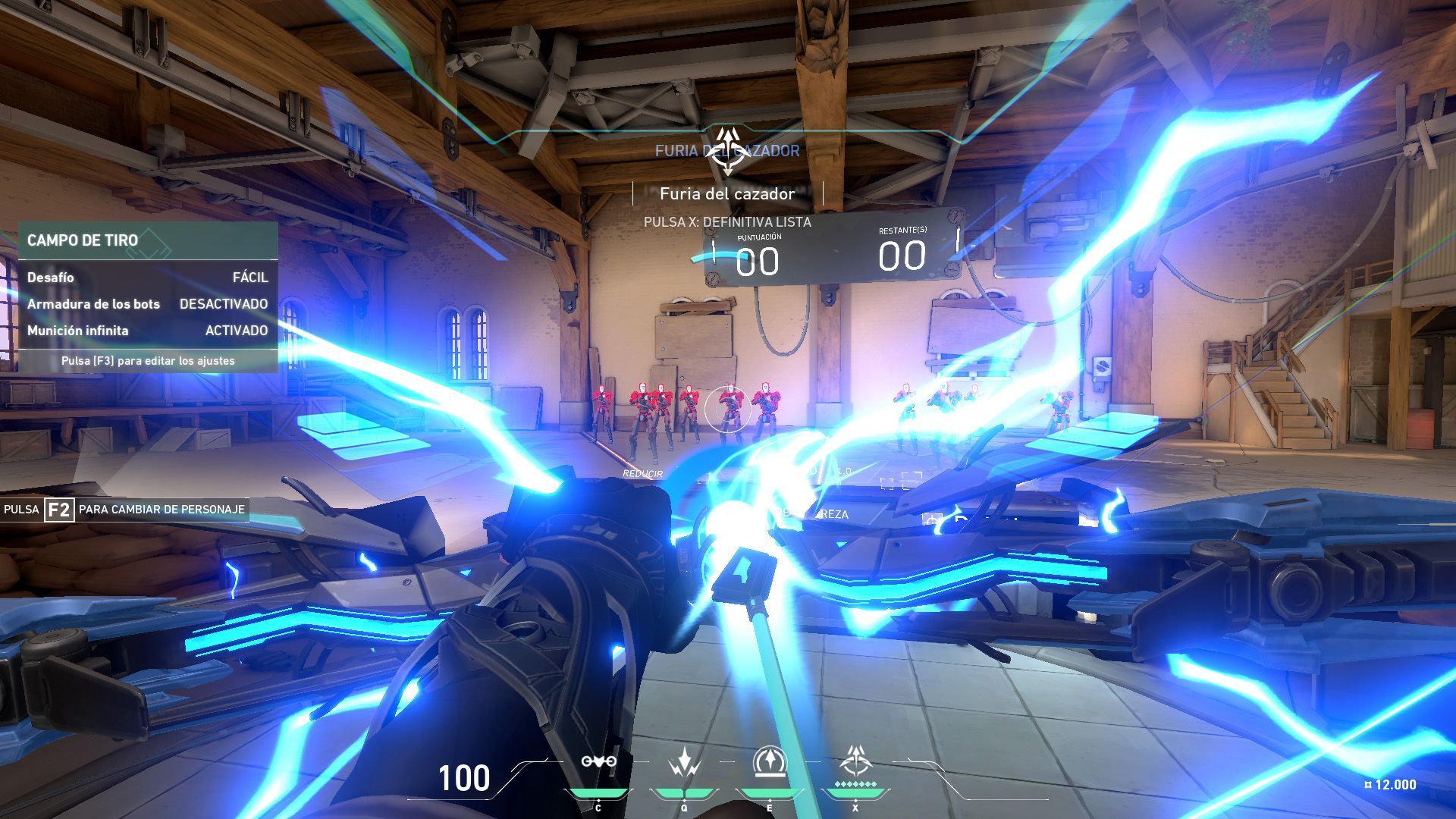Toggle the Munición infinita setting
Image resolution: width=1456 pixels, height=819 pixels.
click(148, 331)
